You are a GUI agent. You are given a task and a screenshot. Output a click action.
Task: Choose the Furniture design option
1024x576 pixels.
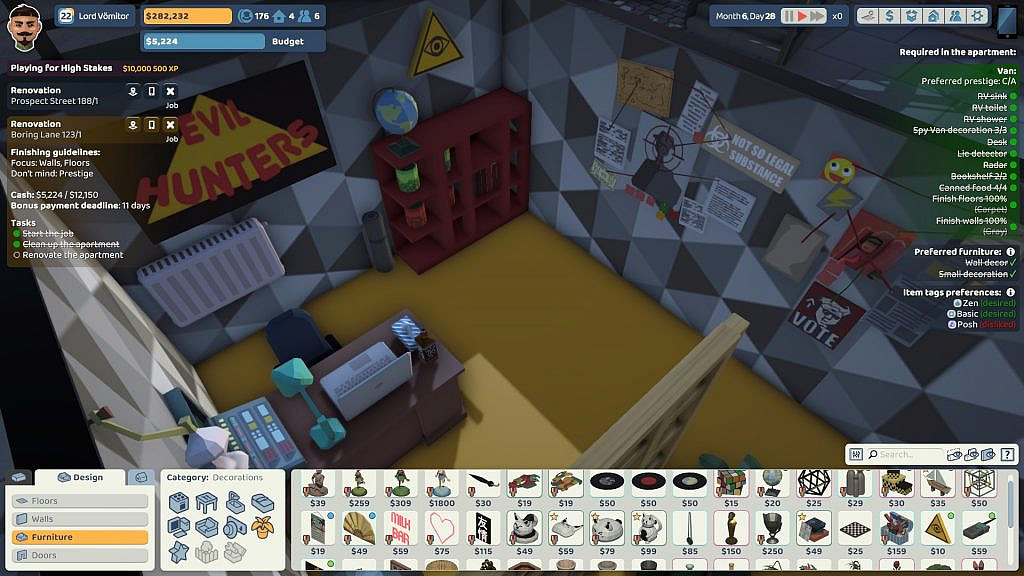[80, 537]
